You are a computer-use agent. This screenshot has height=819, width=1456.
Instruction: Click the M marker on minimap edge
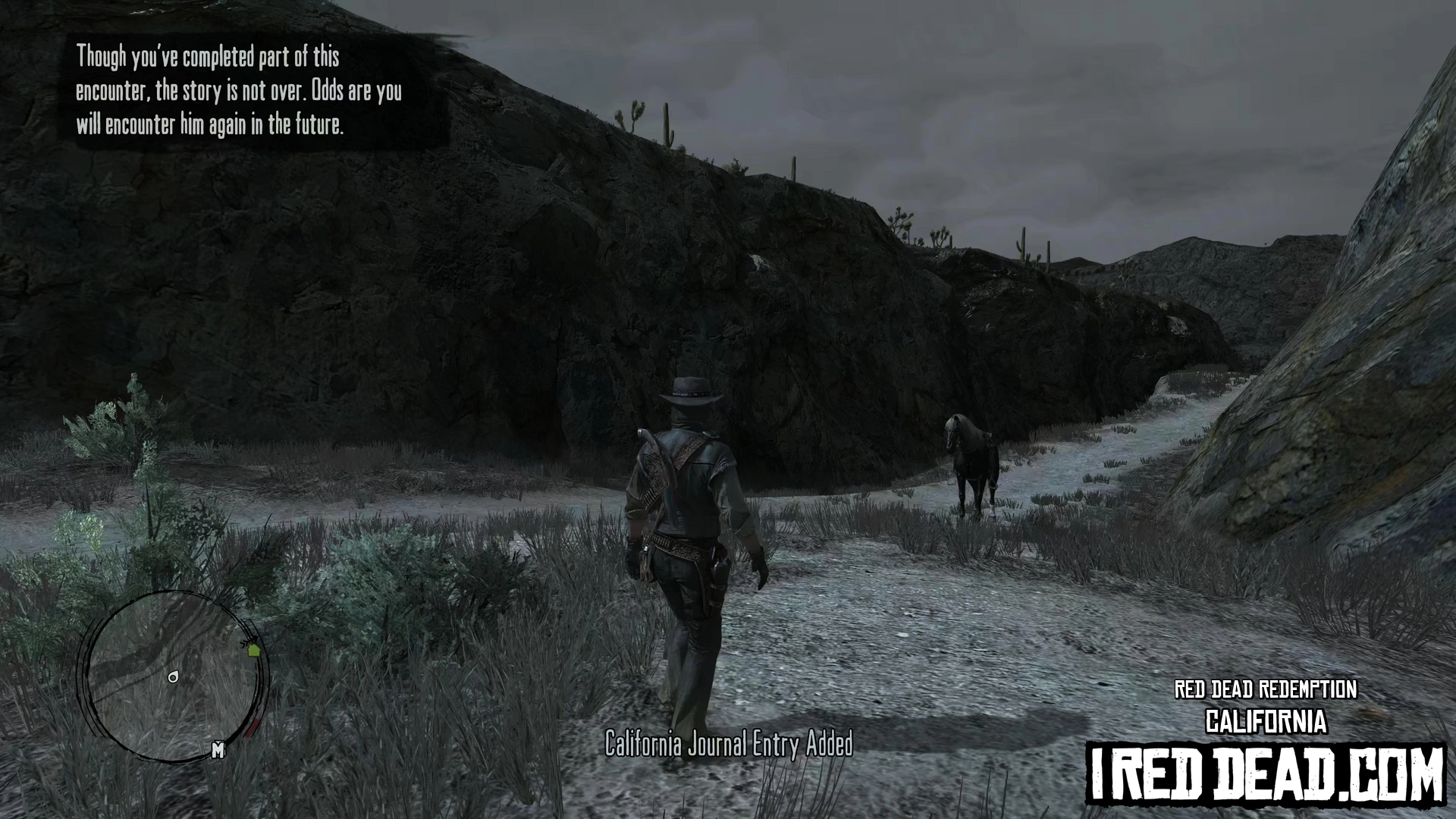[218, 750]
